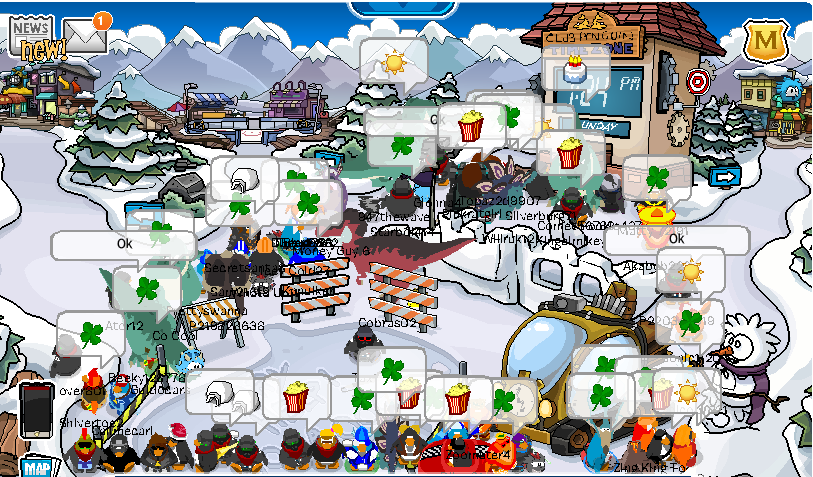Image resolution: width=813 pixels, height=477 pixels.
Task: Open the island map
Action: coord(37,466)
